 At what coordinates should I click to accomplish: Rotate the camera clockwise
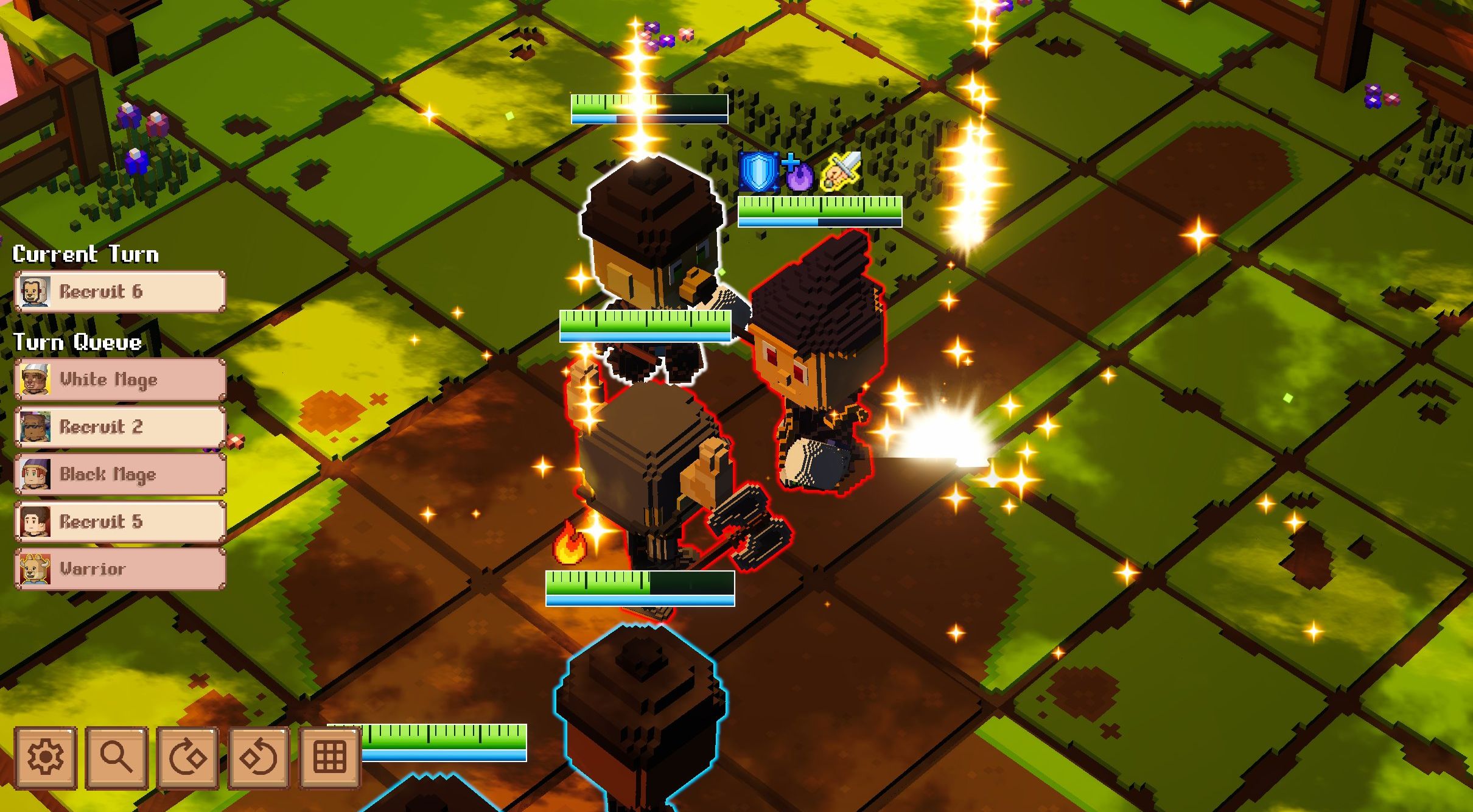(187, 757)
